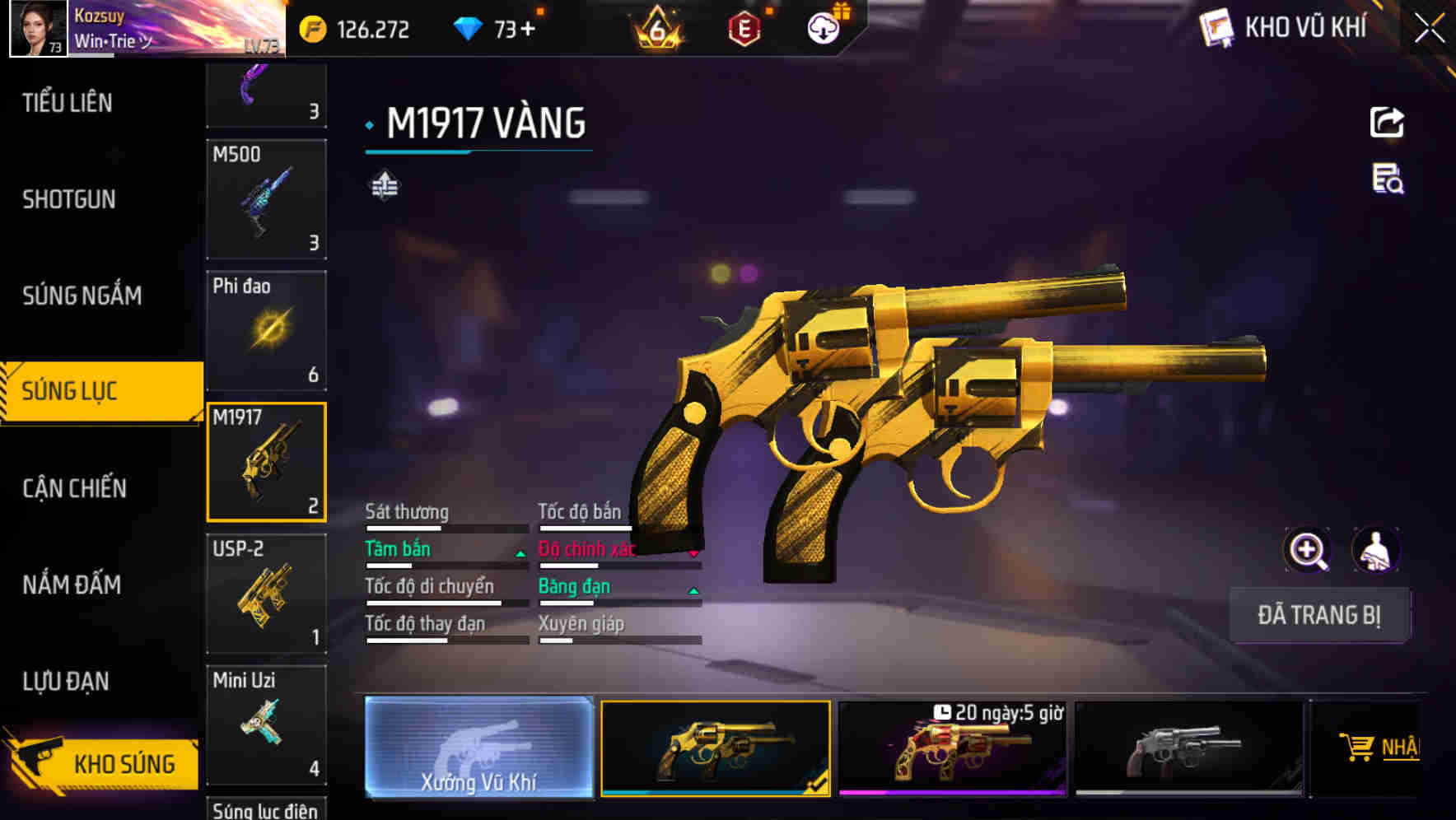This screenshot has height=820, width=1456.
Task: Pick the Mini Uzi weapon slot
Action: pos(266,724)
